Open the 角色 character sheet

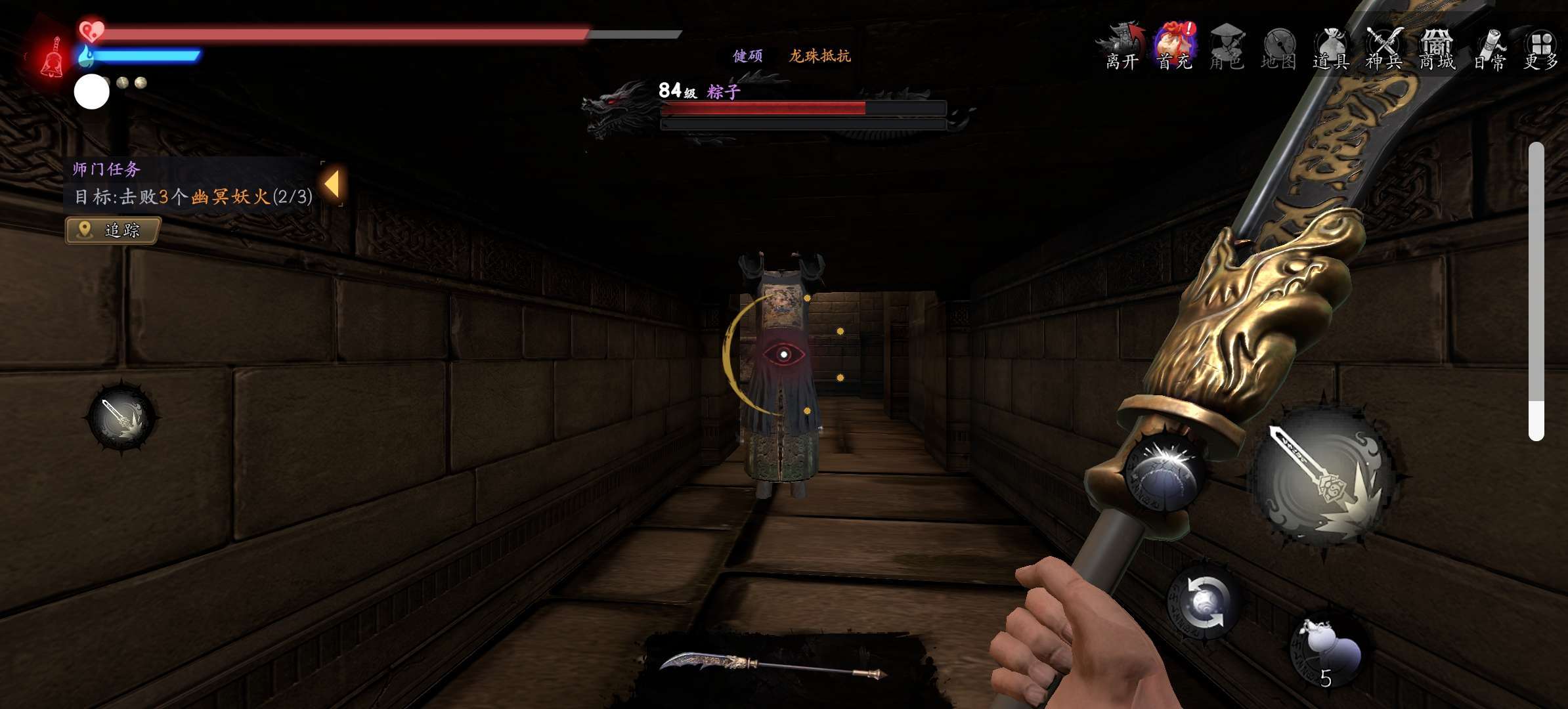1226,47
